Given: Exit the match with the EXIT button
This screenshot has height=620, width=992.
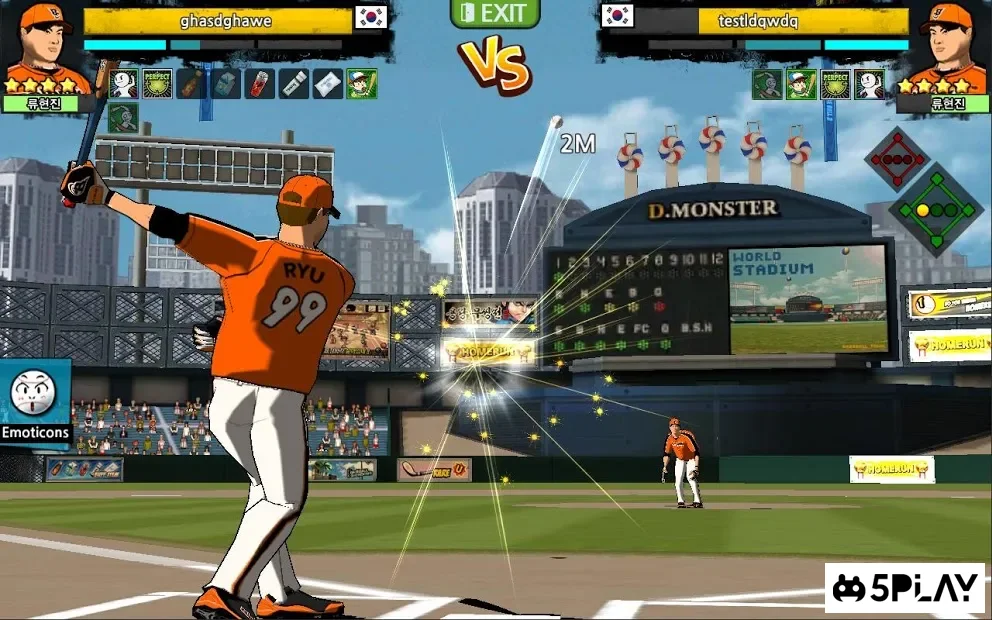Looking at the screenshot, I should click(495, 14).
